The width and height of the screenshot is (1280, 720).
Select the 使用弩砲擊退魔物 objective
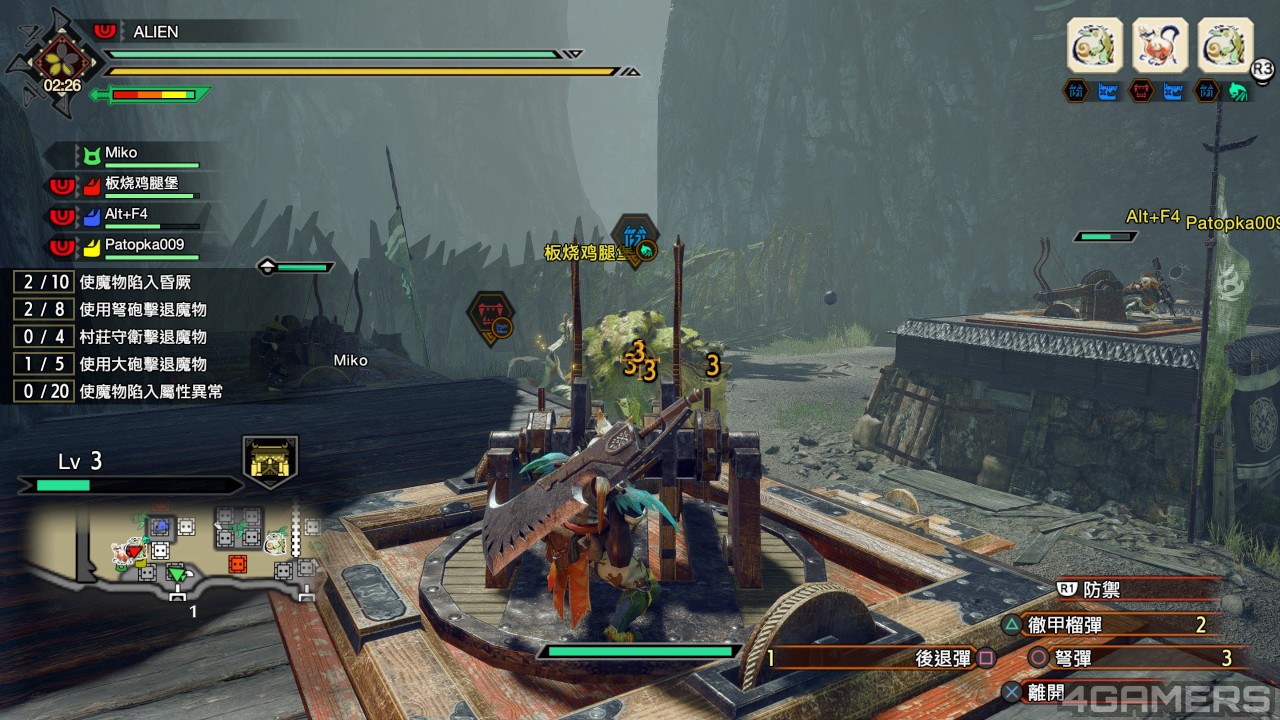click(143, 309)
